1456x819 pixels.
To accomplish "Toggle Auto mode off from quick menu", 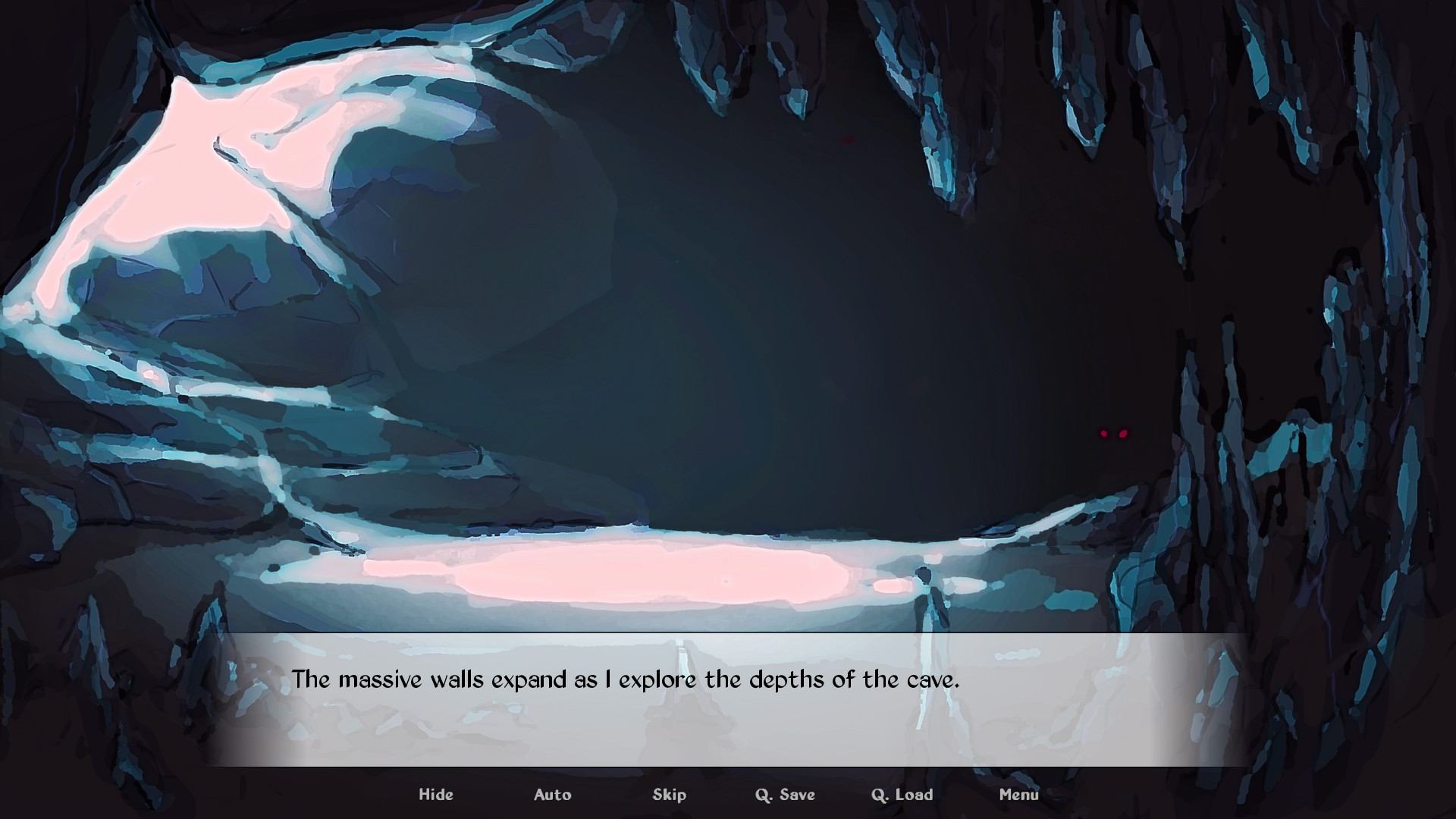I will [553, 794].
